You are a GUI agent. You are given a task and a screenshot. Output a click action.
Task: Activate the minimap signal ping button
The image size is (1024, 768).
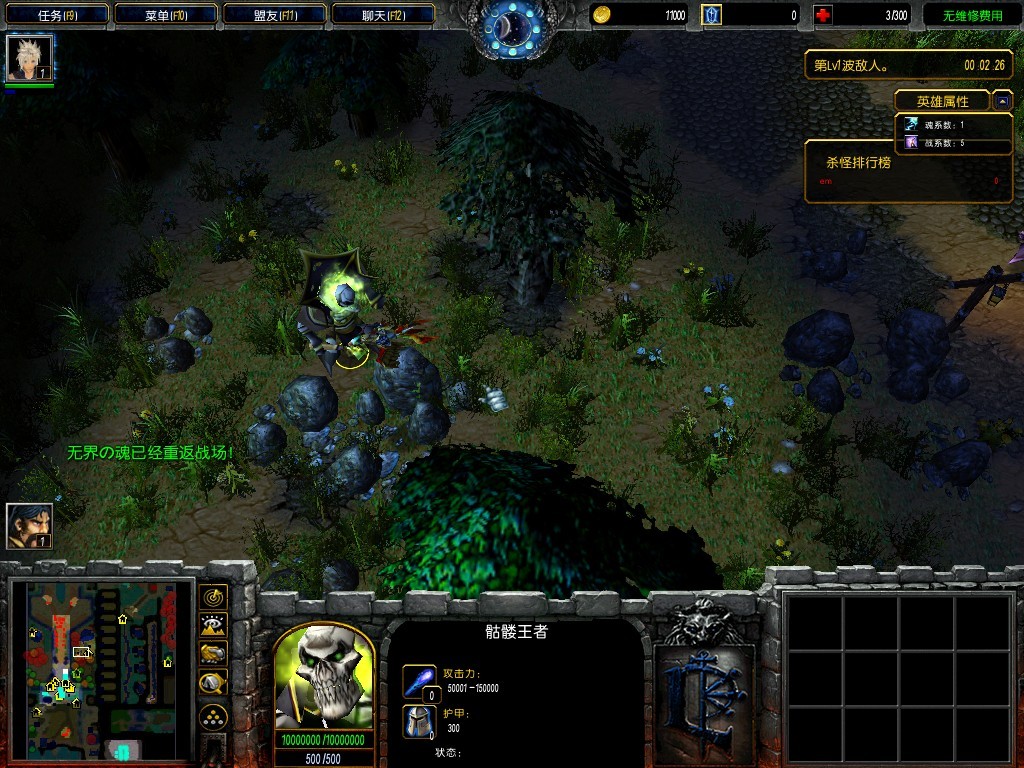[213, 597]
